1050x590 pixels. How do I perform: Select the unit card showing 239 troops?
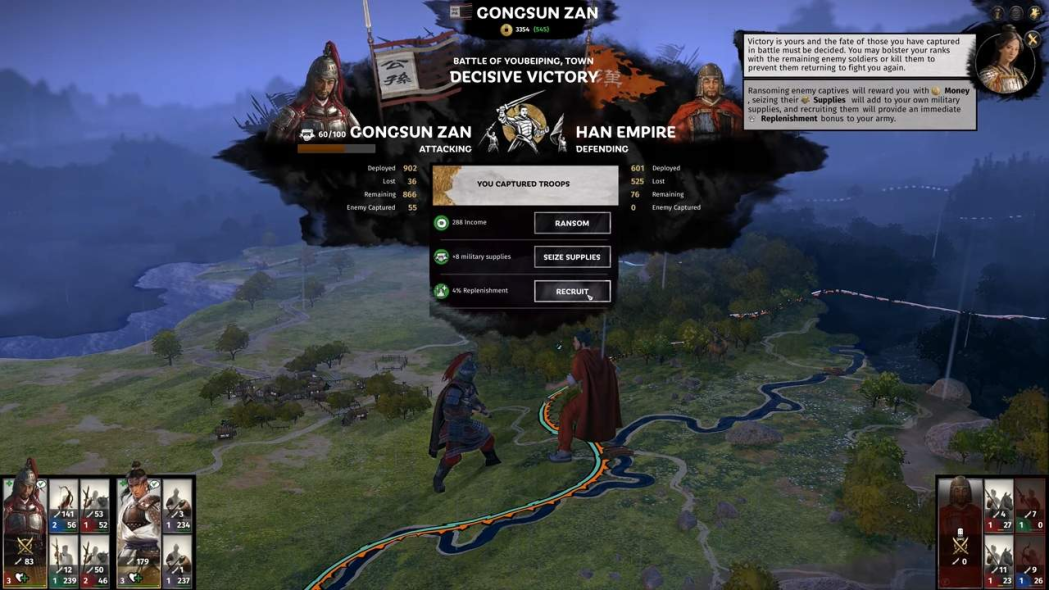[64, 562]
